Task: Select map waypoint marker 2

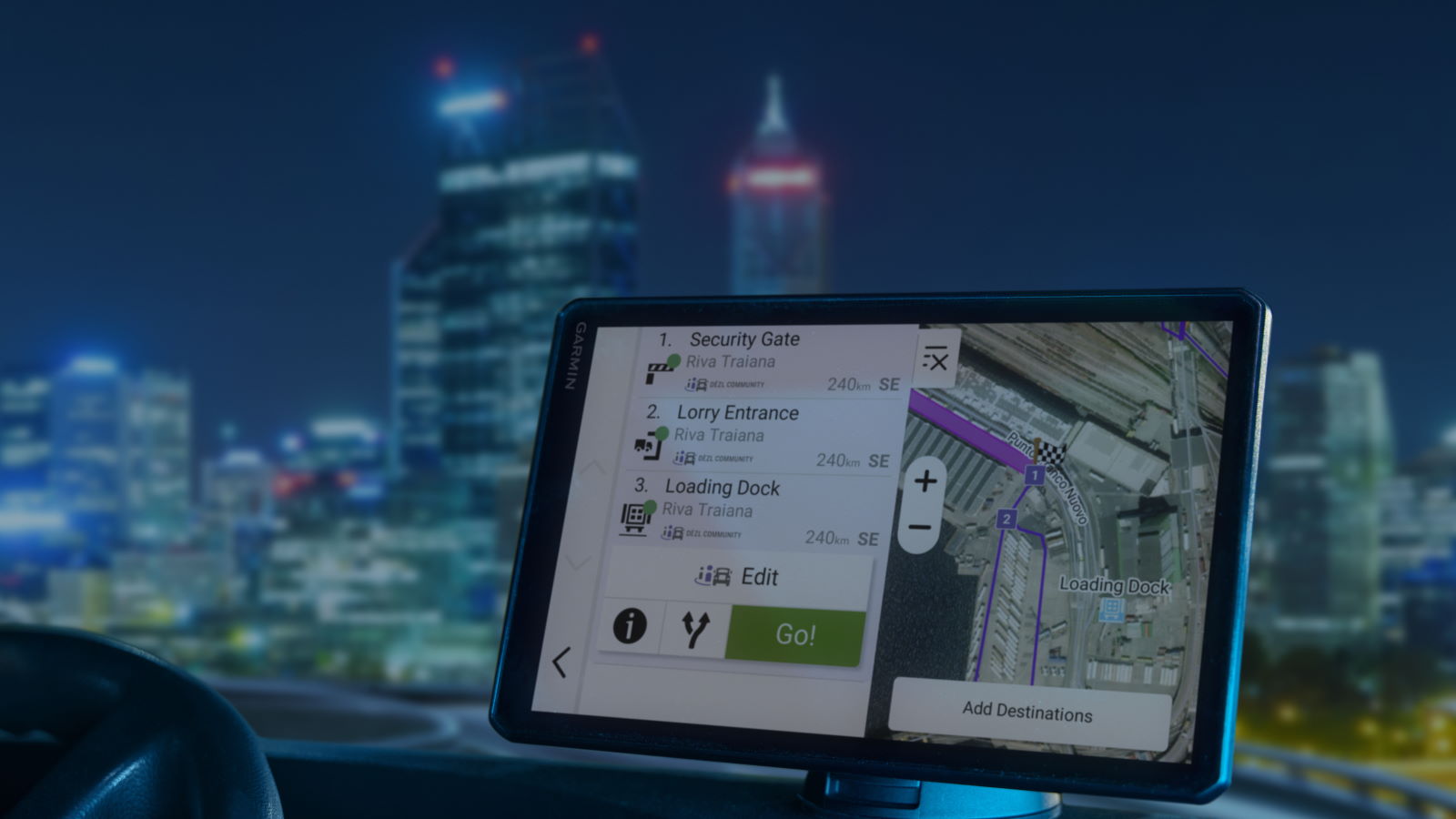Action: click(x=1006, y=519)
